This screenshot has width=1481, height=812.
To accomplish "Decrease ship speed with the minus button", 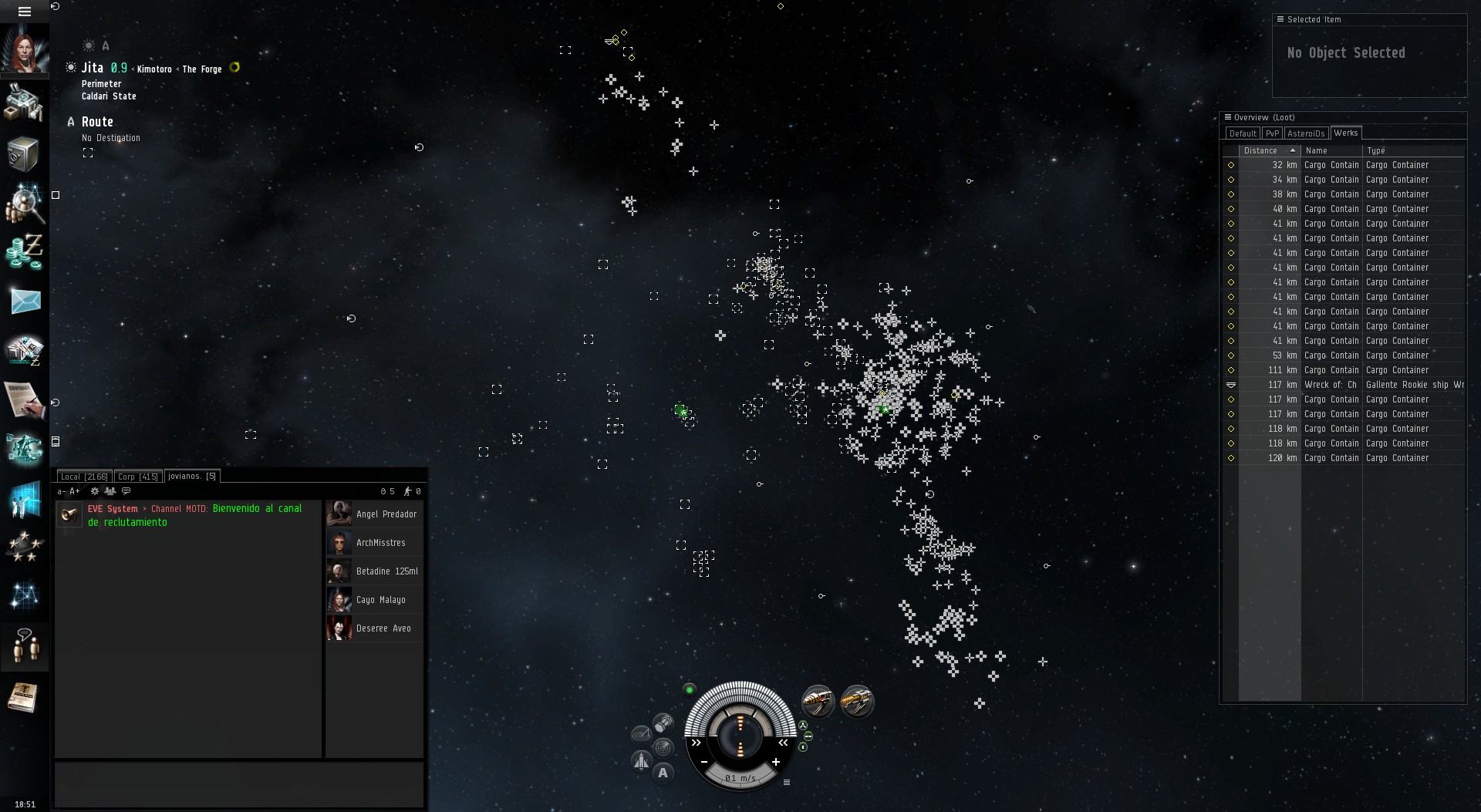I will [x=704, y=762].
